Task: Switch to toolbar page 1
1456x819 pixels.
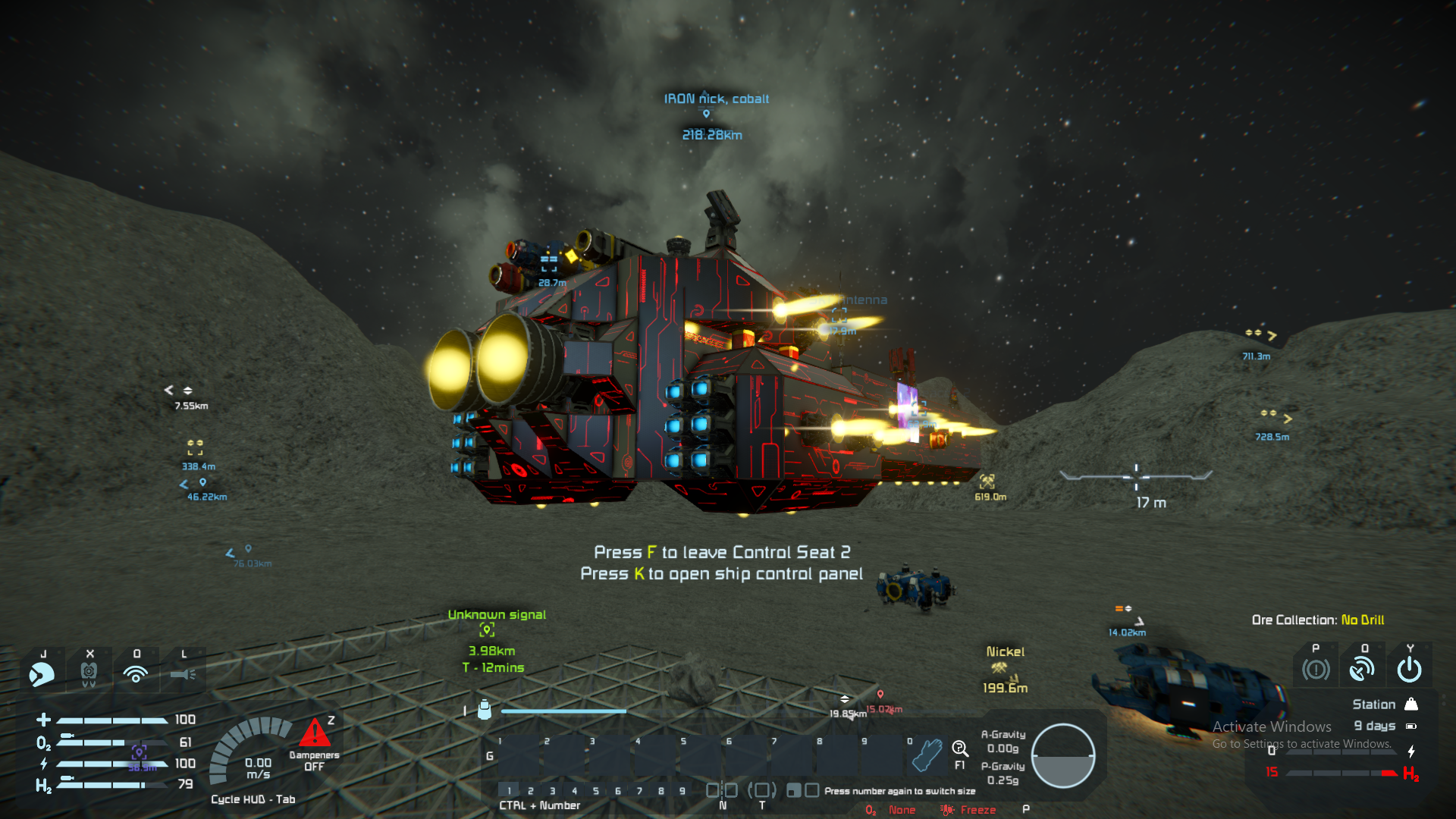Action: click(x=509, y=791)
